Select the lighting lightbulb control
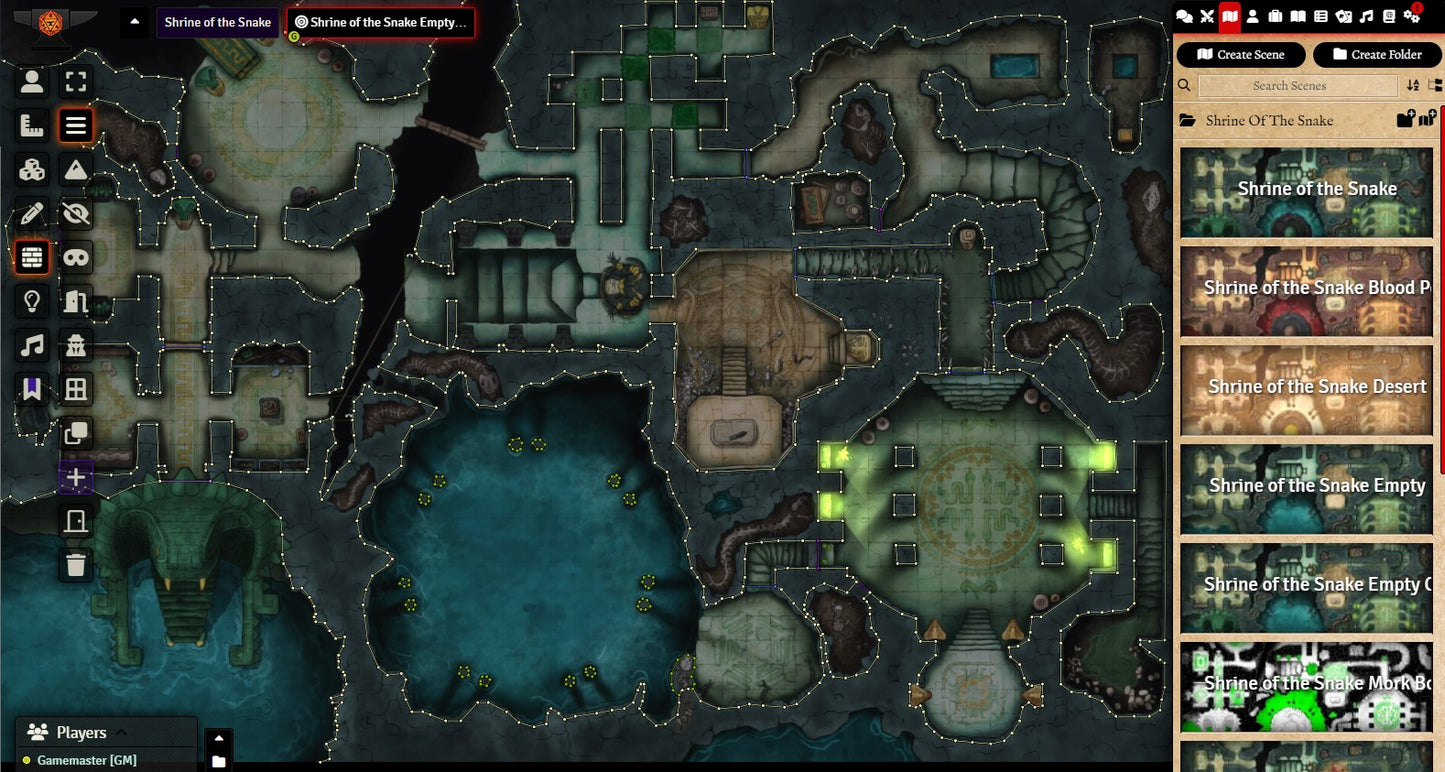The width and height of the screenshot is (1445, 772). [x=32, y=300]
